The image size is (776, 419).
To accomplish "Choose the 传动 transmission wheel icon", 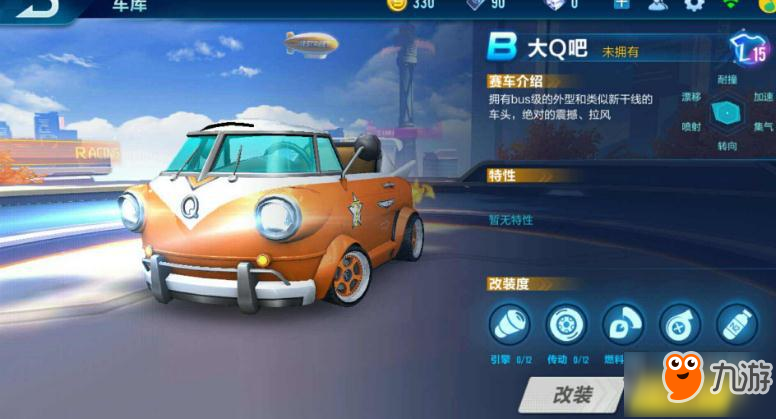I will [566, 325].
